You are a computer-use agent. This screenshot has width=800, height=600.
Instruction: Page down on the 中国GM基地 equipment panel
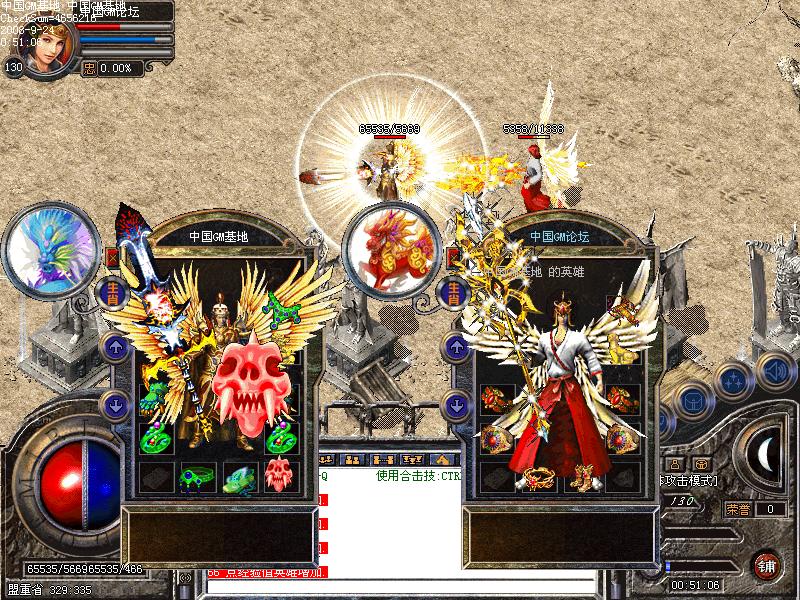112,405
